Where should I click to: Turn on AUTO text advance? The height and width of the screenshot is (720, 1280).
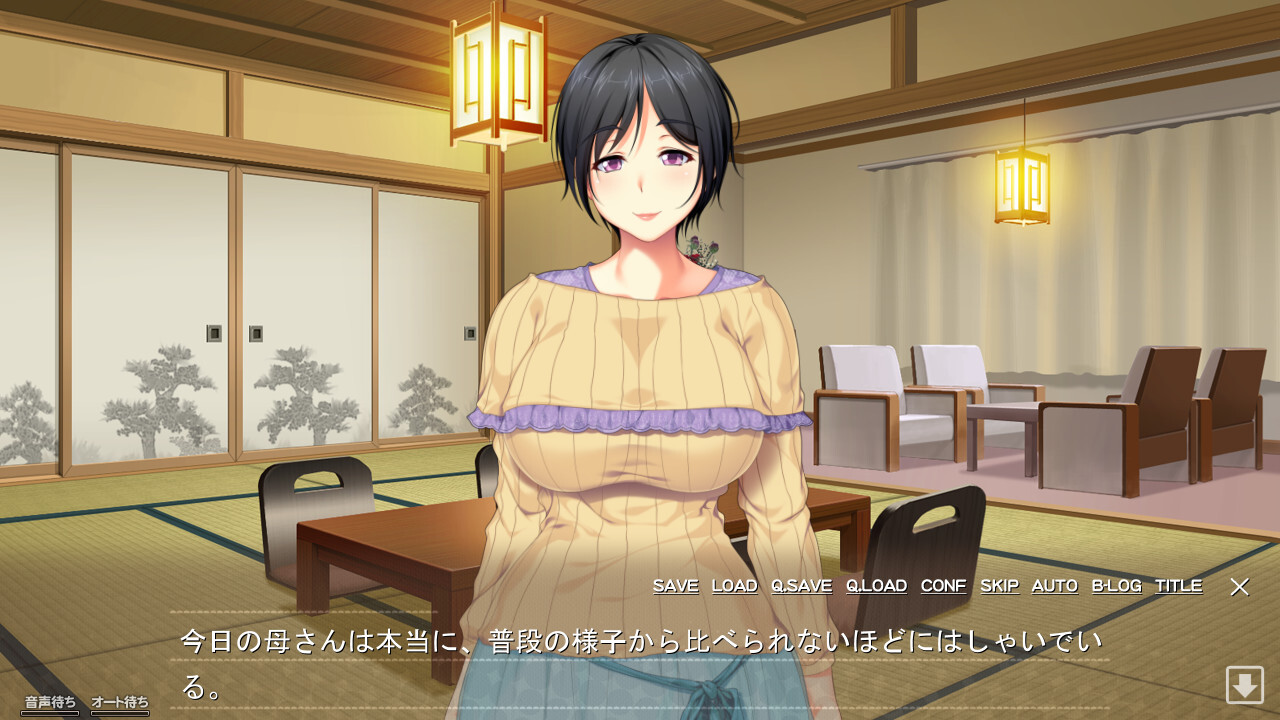1054,586
